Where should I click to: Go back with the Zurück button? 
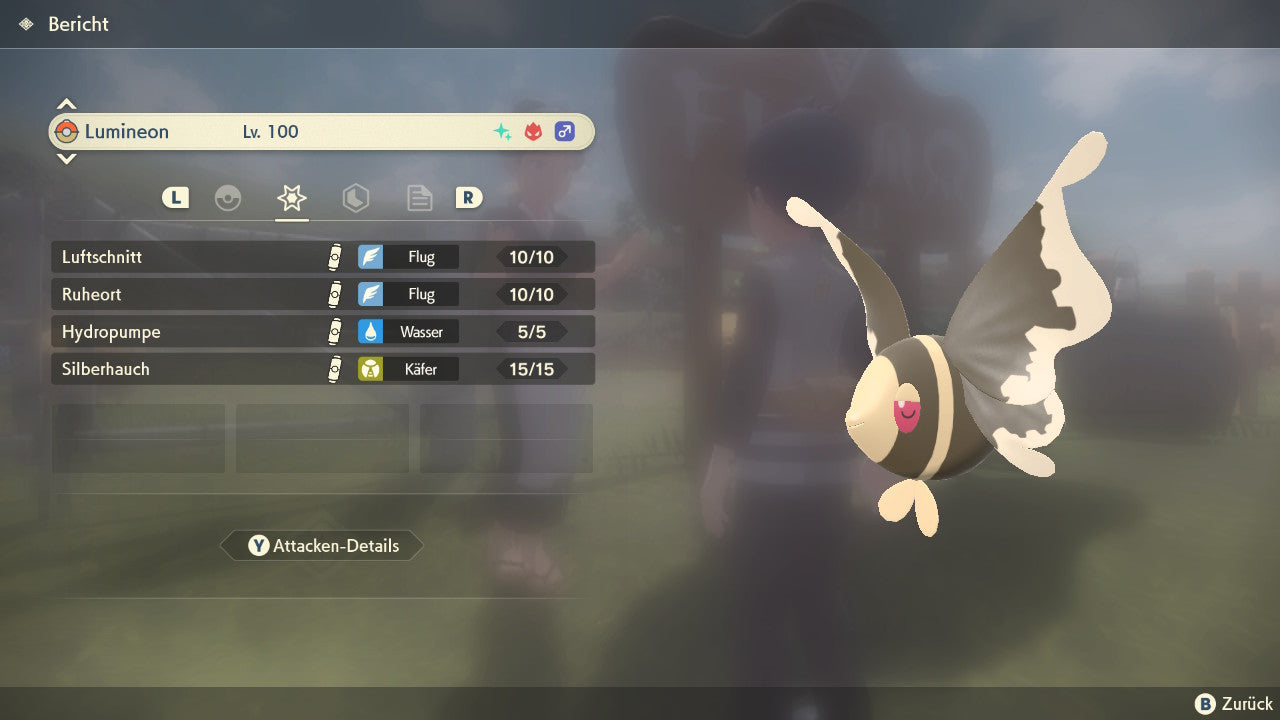pos(1234,704)
